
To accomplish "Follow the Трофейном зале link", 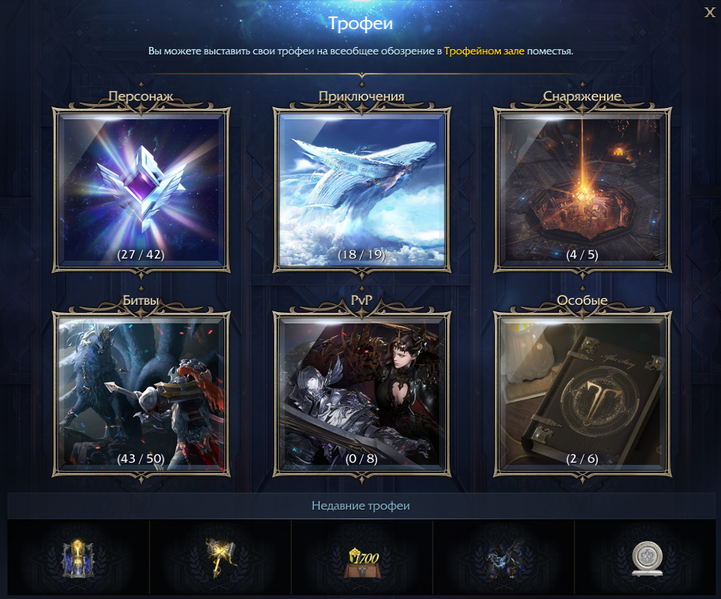I will (x=484, y=50).
